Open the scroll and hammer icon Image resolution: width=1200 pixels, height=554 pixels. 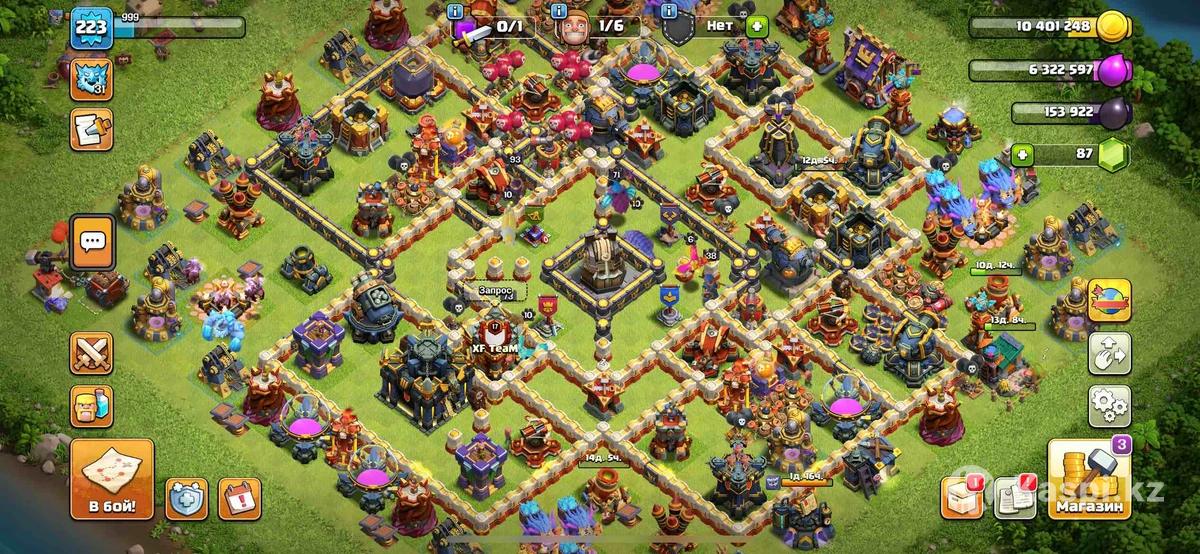[x=91, y=129]
